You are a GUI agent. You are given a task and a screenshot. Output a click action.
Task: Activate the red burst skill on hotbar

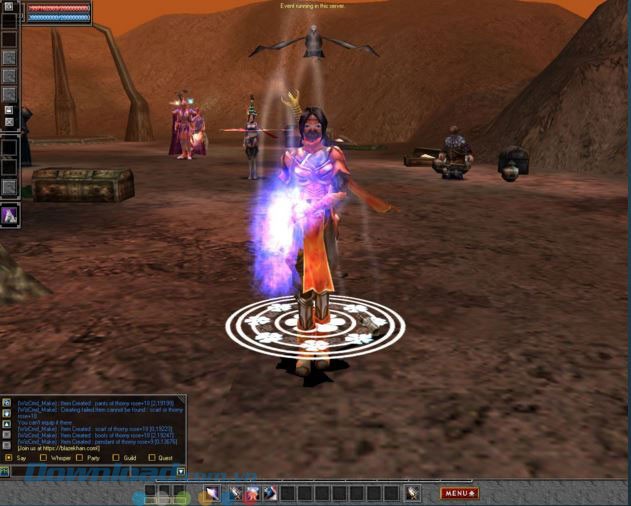pyautogui.click(x=252, y=493)
